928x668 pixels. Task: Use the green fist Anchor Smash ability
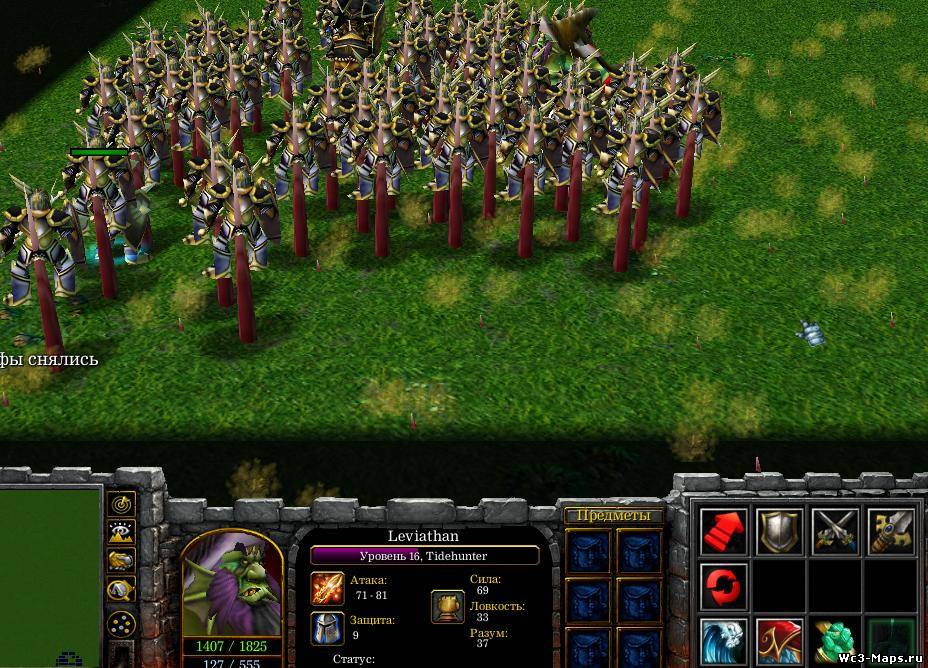point(835,642)
